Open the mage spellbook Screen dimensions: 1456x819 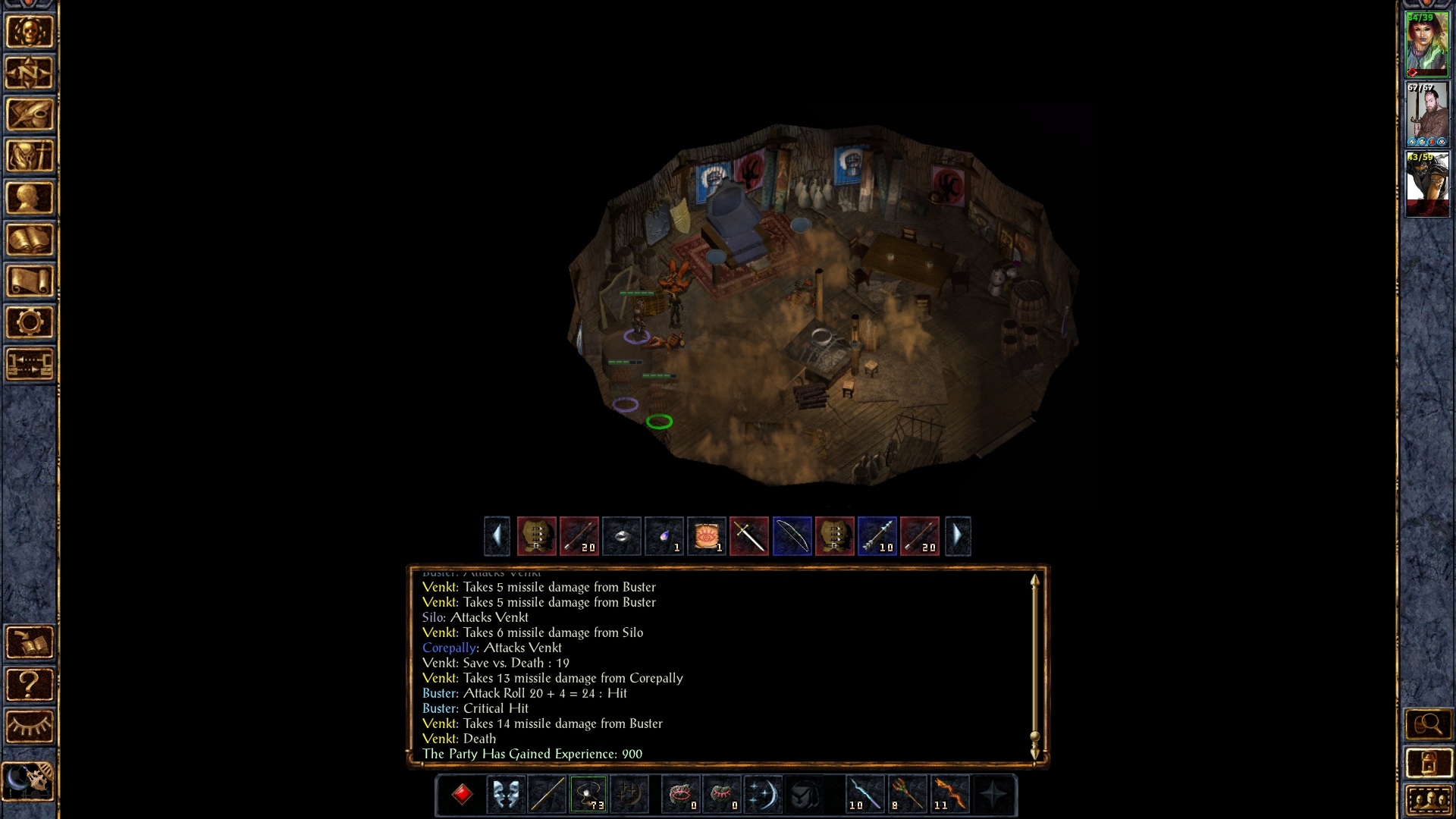tap(30, 240)
